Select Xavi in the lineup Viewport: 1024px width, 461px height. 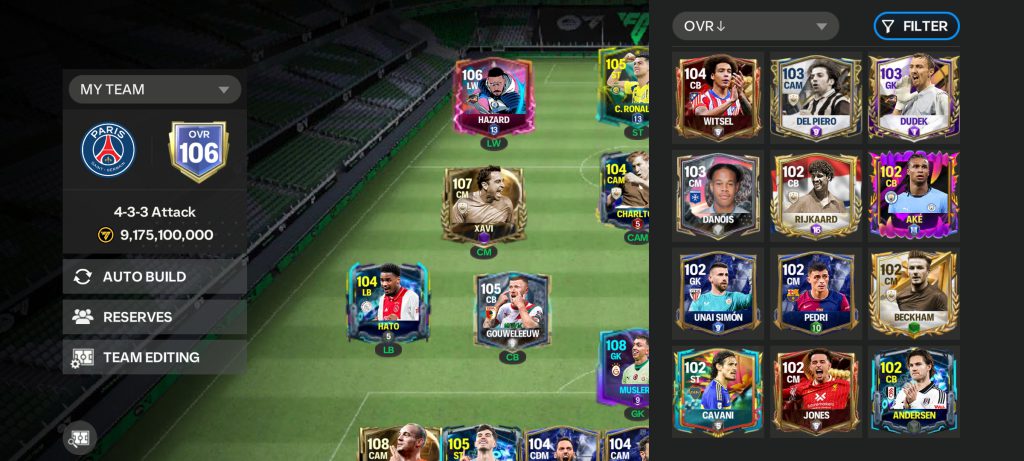point(484,205)
